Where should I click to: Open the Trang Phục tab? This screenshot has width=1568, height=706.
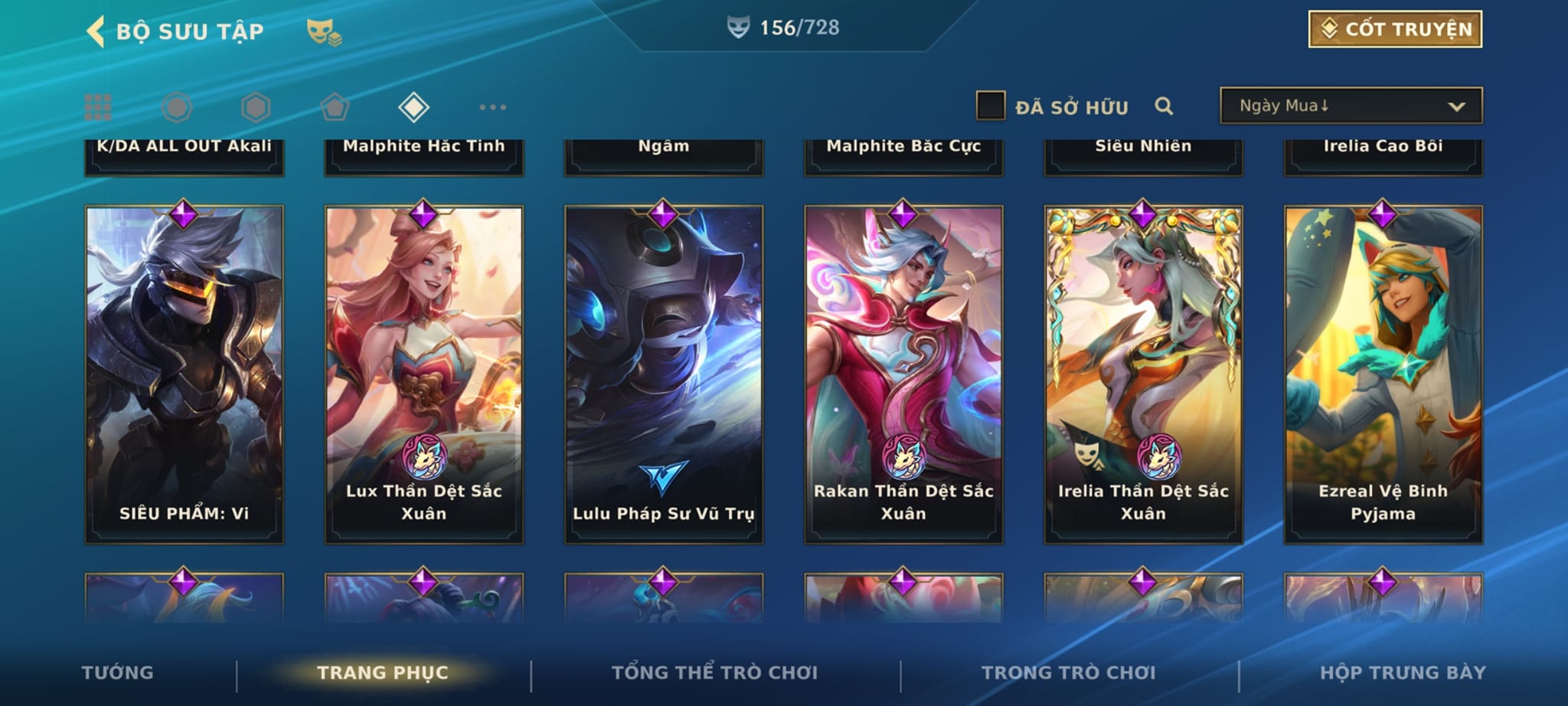pyautogui.click(x=383, y=672)
